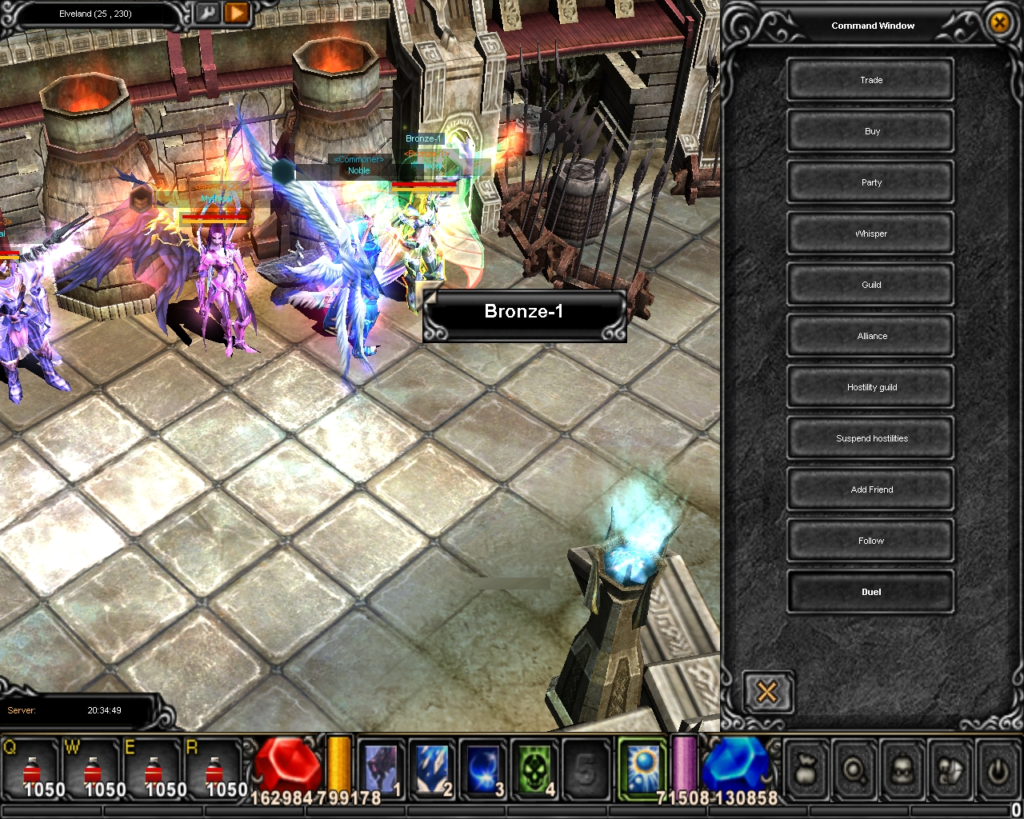Close the Command Window with the top gold X
This screenshot has height=819, width=1024.
pos(998,23)
